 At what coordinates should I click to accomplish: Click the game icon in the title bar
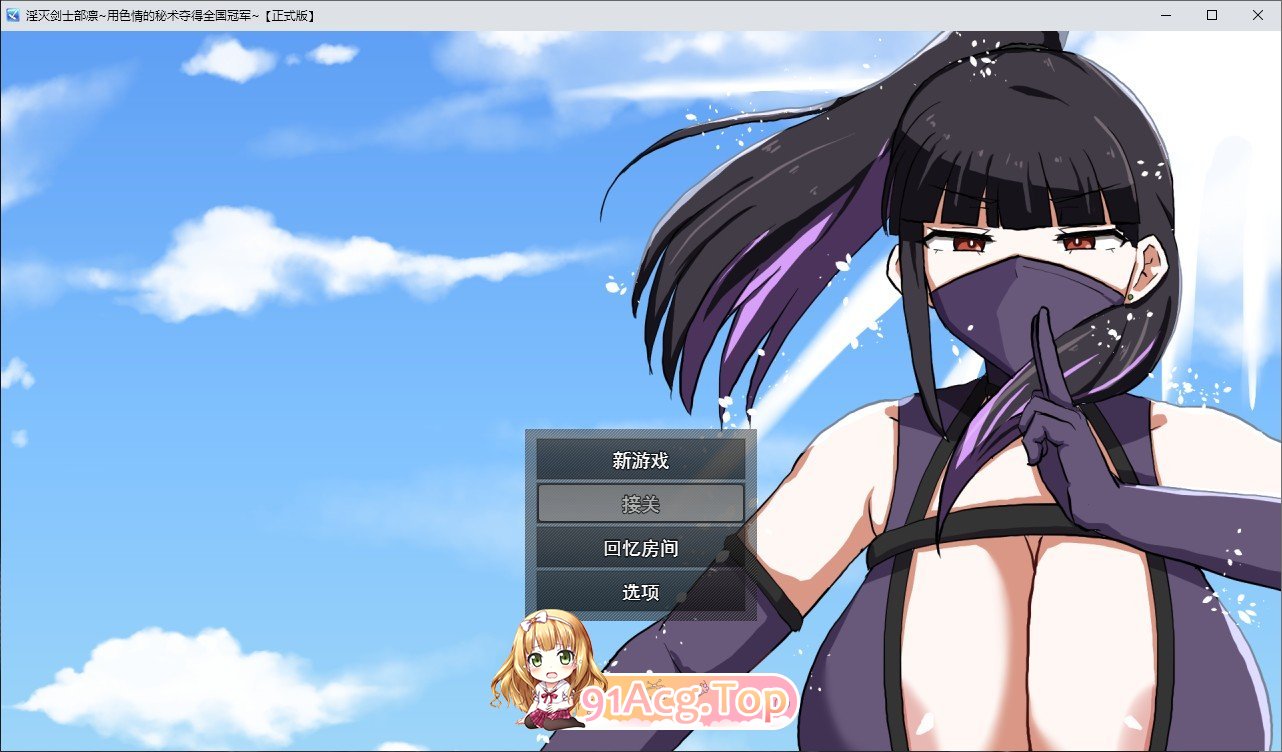[x=12, y=14]
